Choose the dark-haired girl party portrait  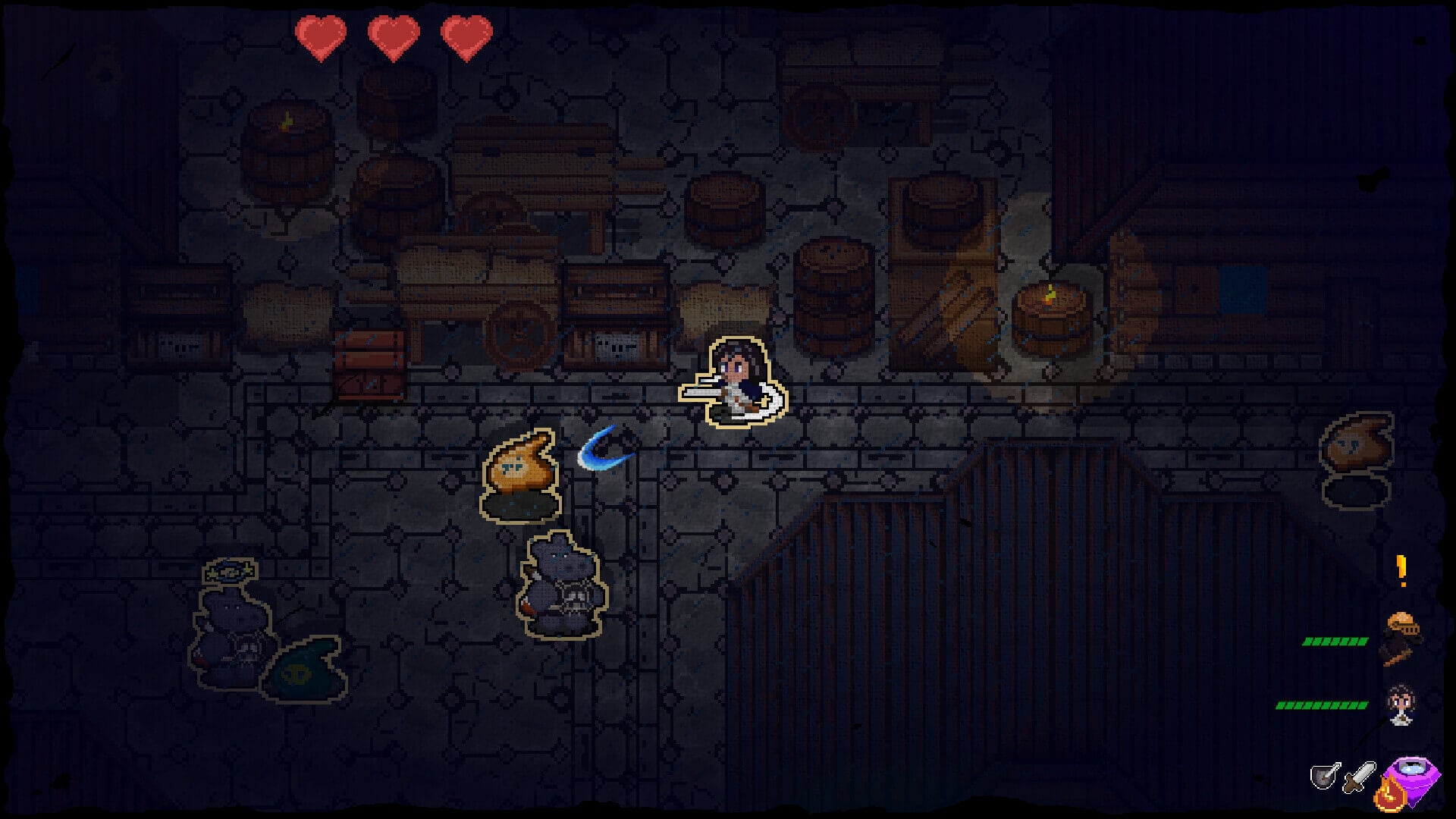[x=1400, y=704]
